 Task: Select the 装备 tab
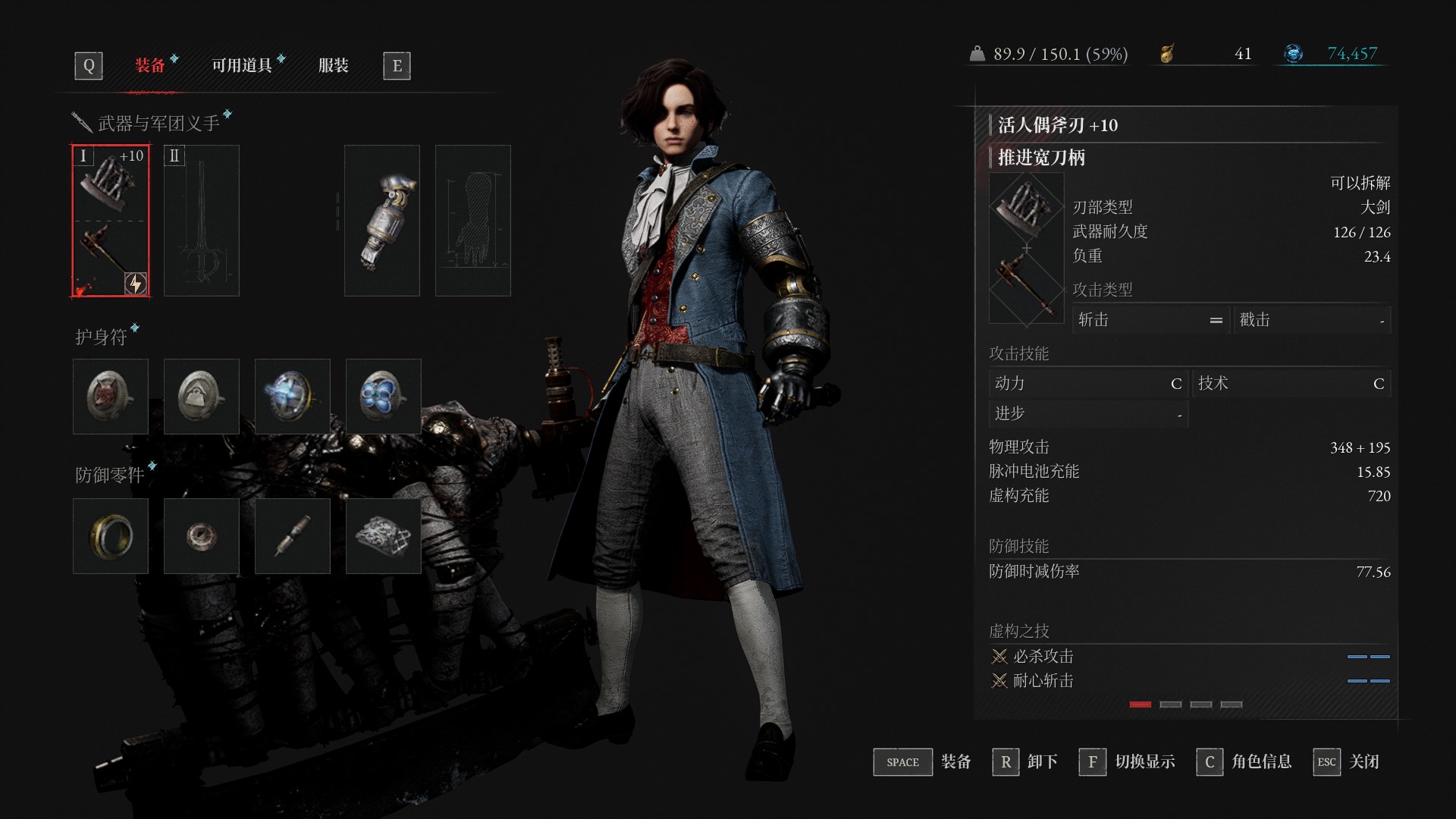click(150, 66)
